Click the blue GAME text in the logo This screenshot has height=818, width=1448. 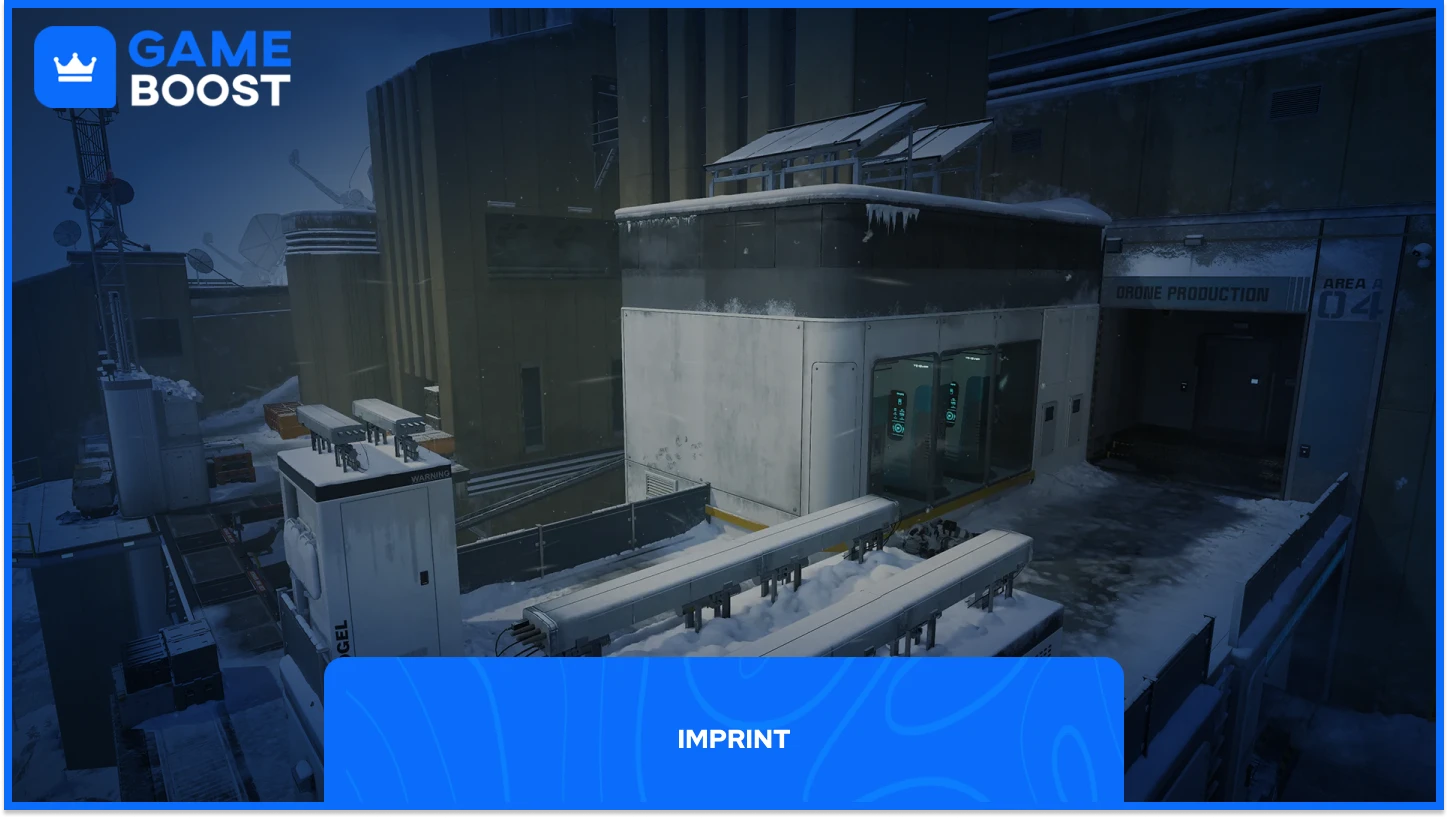click(x=207, y=48)
